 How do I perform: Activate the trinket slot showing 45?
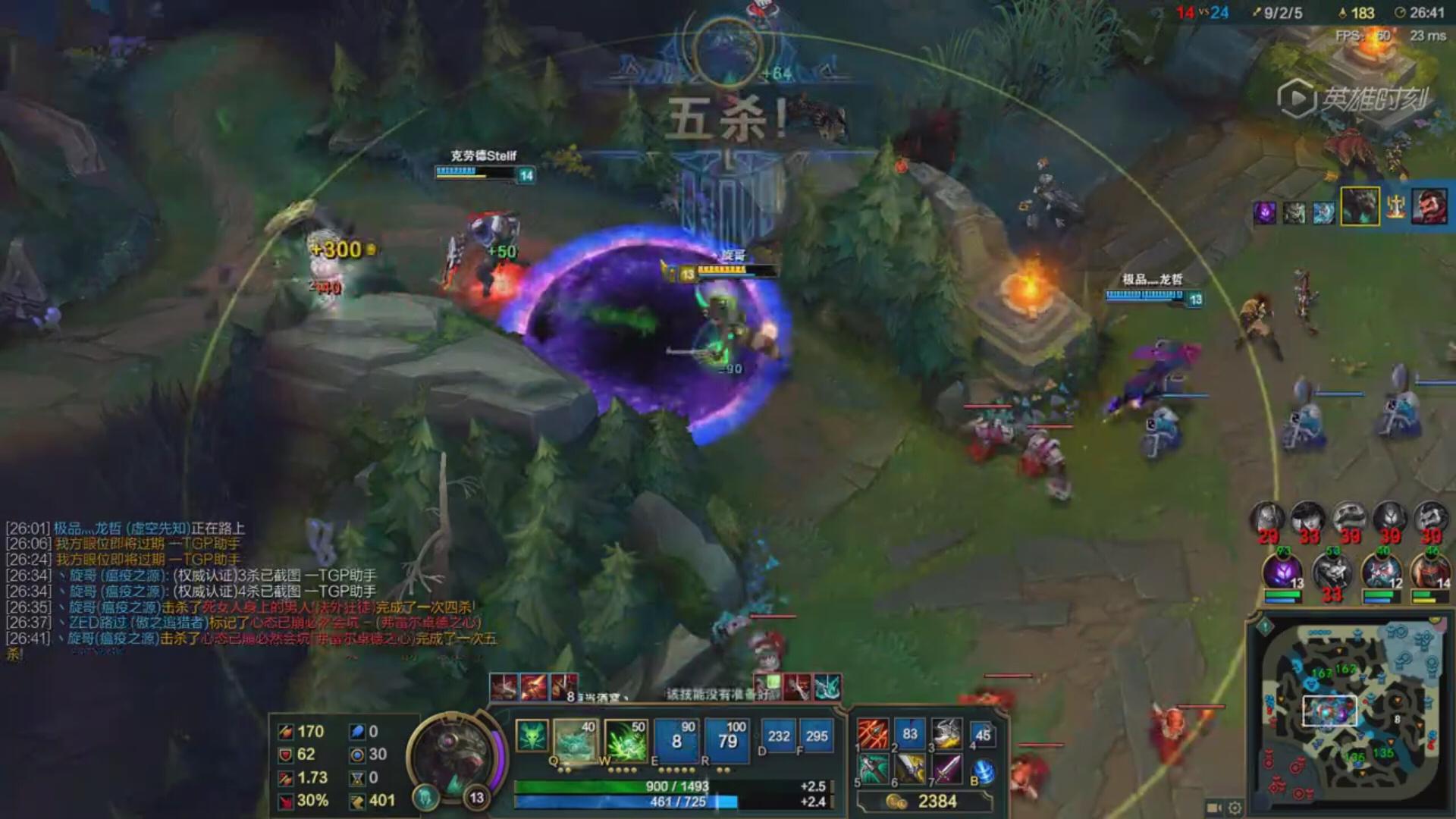click(x=983, y=734)
